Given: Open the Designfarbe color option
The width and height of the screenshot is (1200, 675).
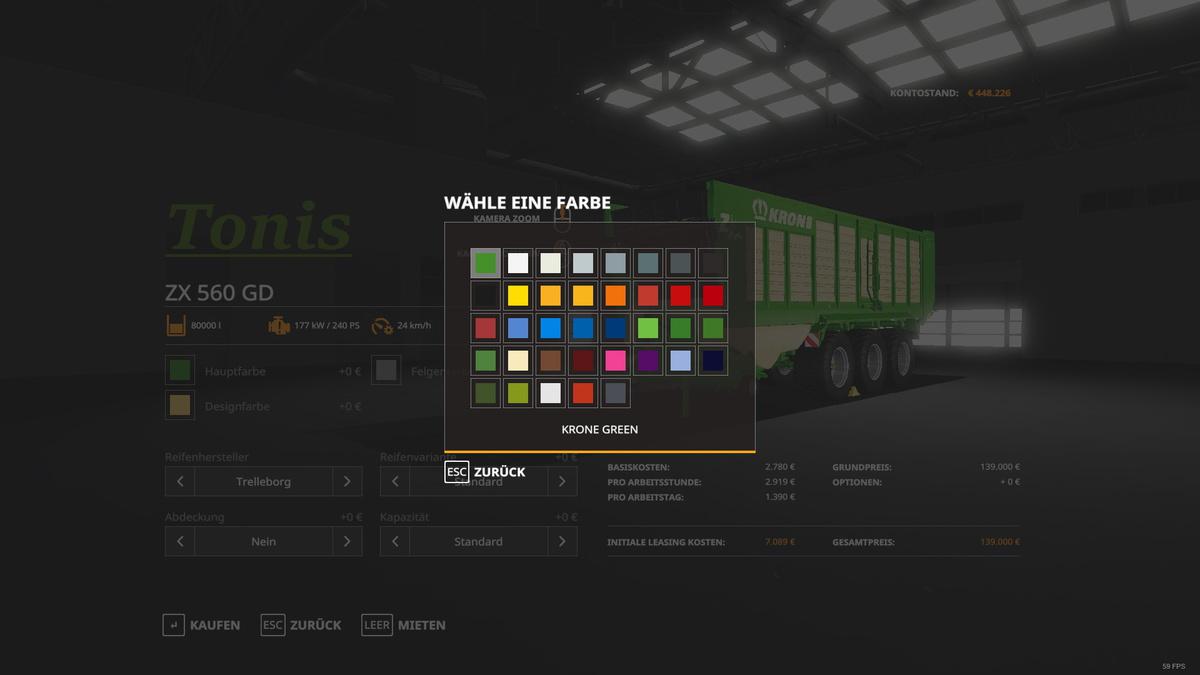Looking at the screenshot, I should (x=181, y=406).
